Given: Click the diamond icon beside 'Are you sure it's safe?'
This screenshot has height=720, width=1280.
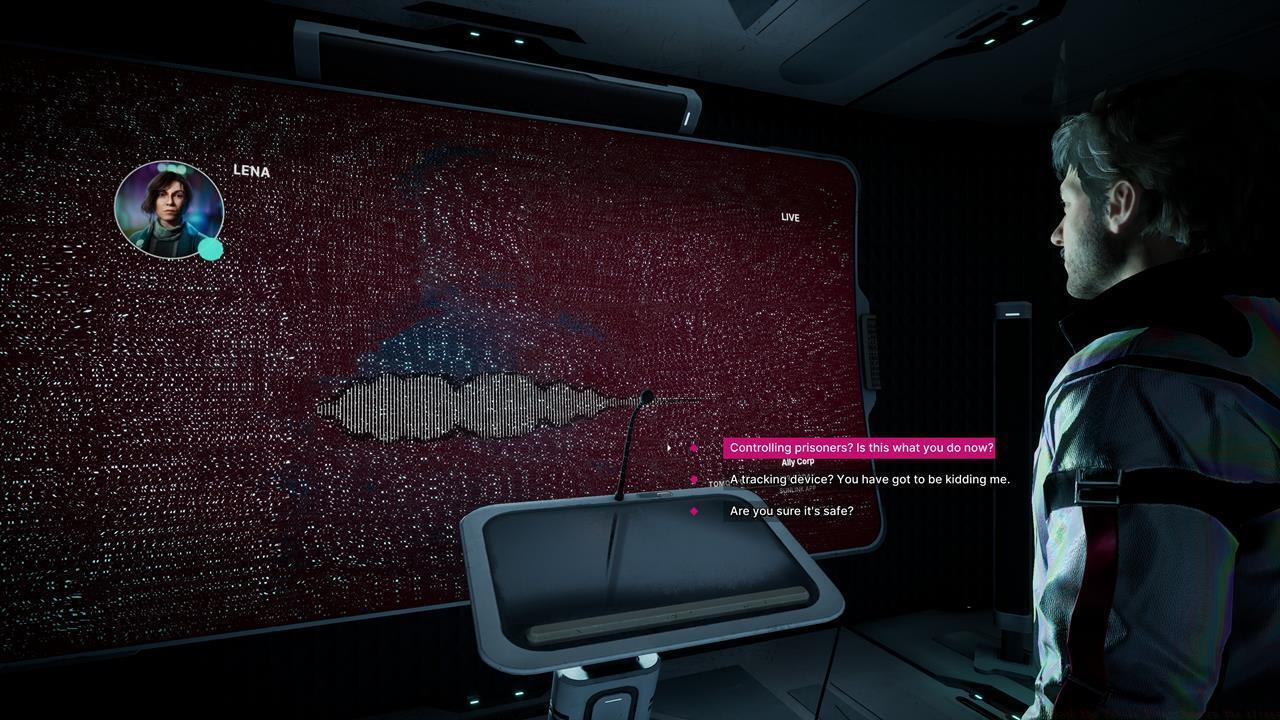Looking at the screenshot, I should click(x=696, y=510).
